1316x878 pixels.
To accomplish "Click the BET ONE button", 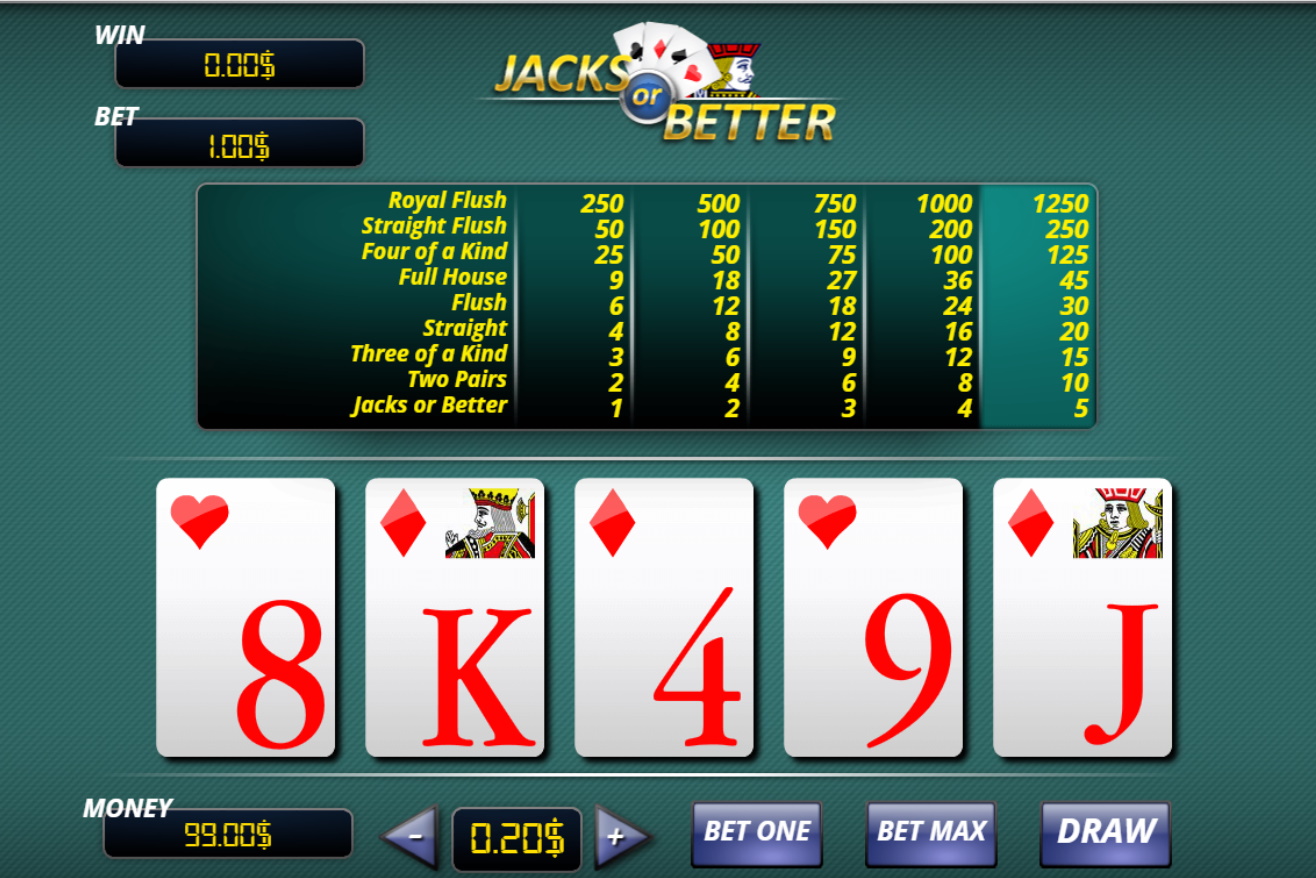I will (757, 832).
